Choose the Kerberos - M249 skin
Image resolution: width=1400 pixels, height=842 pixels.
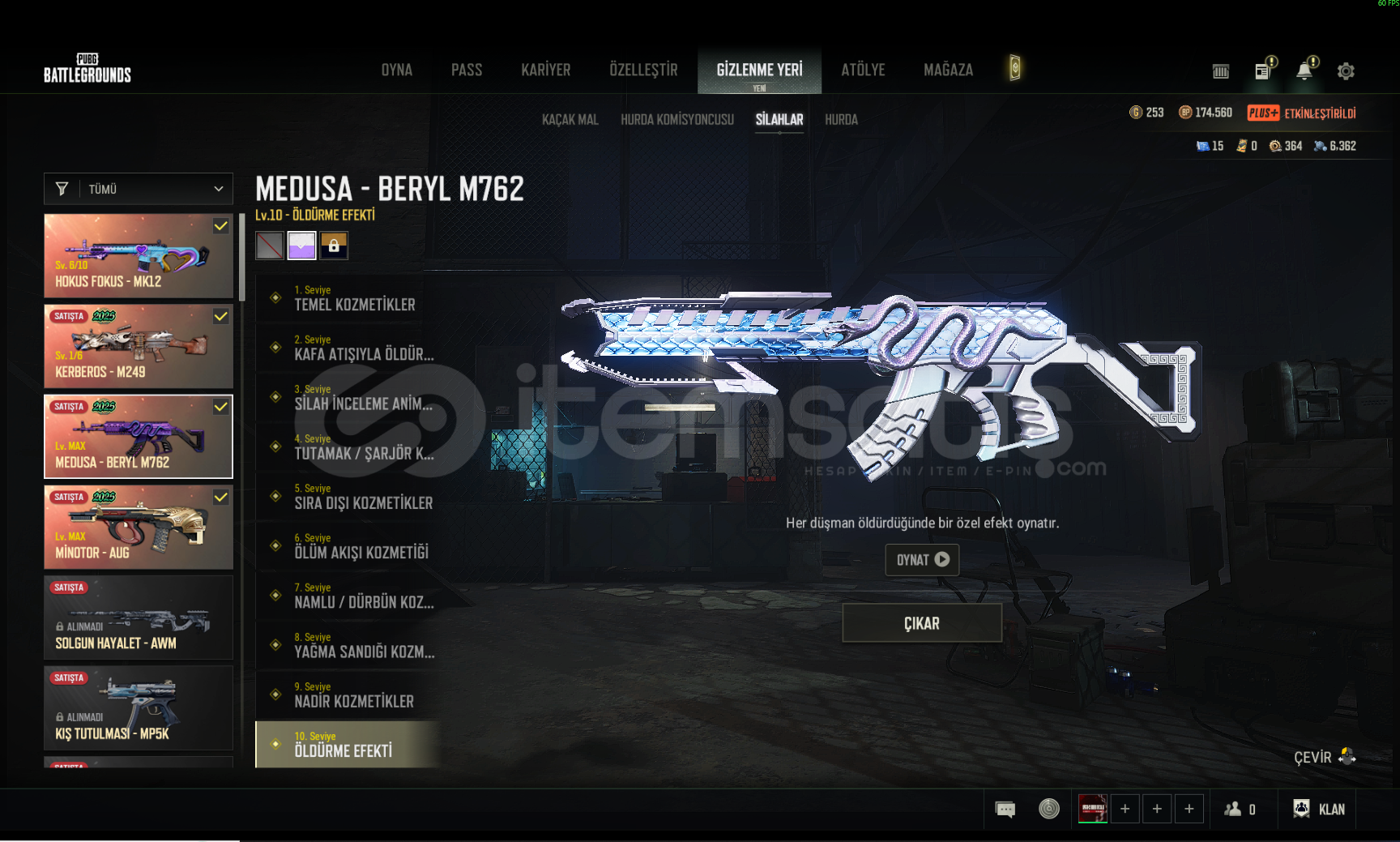(139, 347)
